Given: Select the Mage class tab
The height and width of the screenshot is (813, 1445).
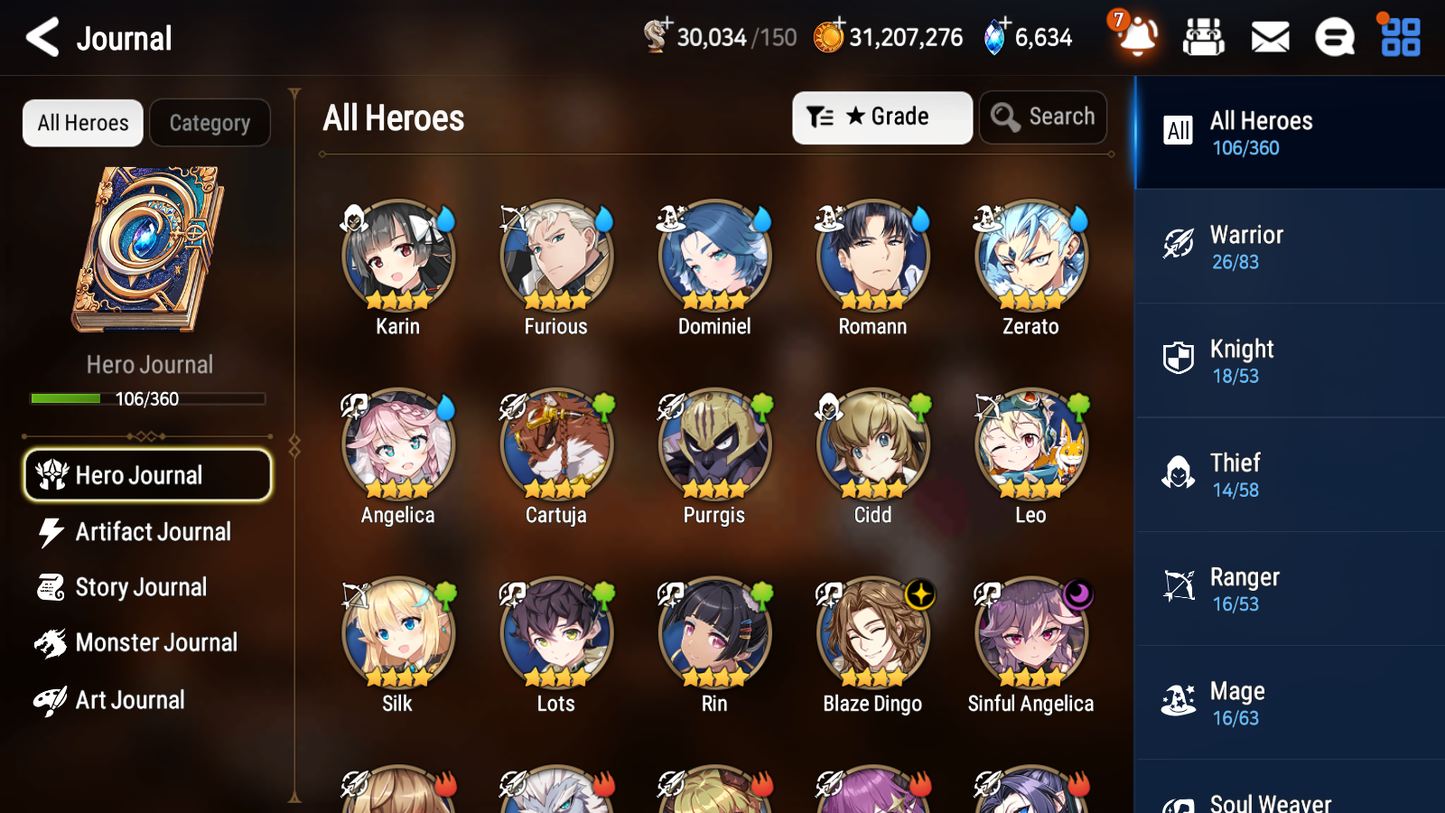Looking at the screenshot, I should click(1289, 702).
